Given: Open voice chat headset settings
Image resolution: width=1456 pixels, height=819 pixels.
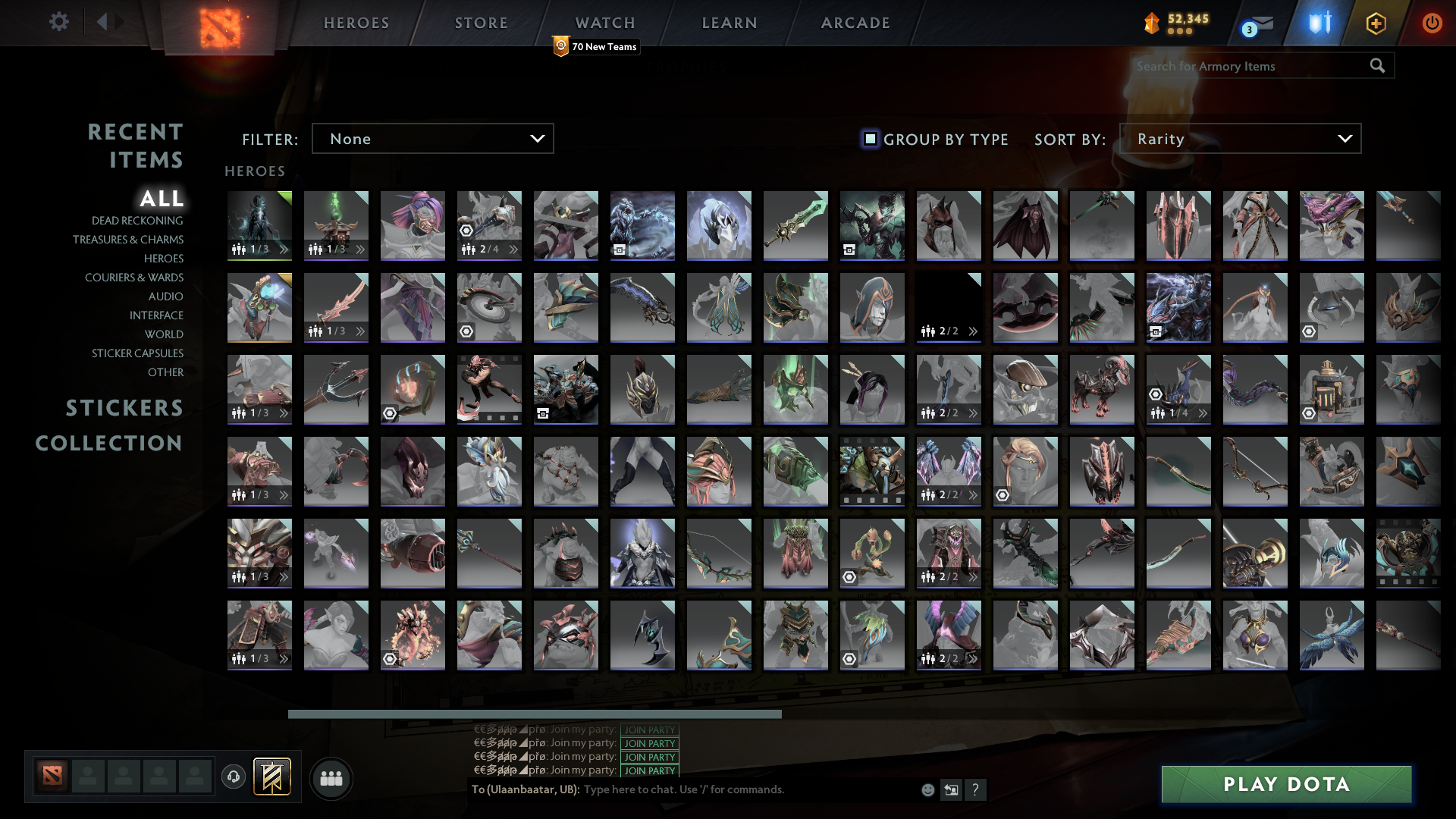Looking at the screenshot, I should click(x=234, y=777).
